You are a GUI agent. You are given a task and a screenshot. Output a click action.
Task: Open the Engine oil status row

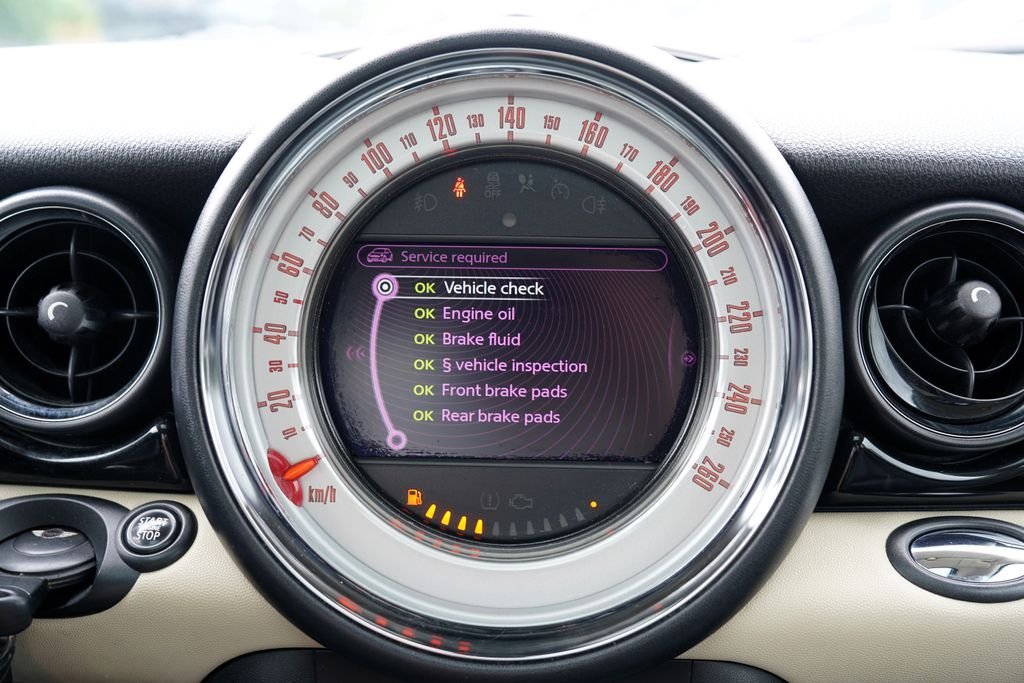[479, 314]
